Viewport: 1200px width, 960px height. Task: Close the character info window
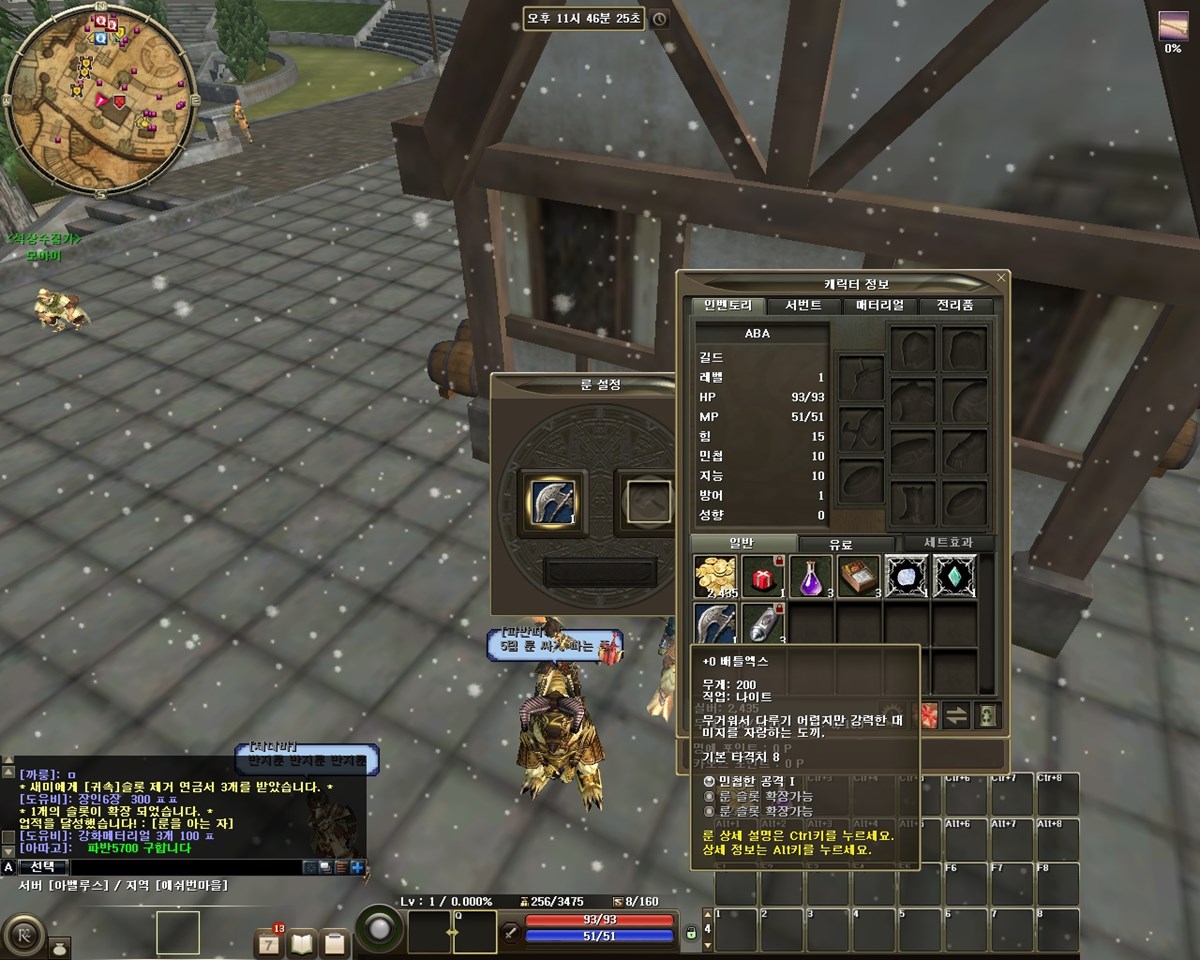(1001, 278)
